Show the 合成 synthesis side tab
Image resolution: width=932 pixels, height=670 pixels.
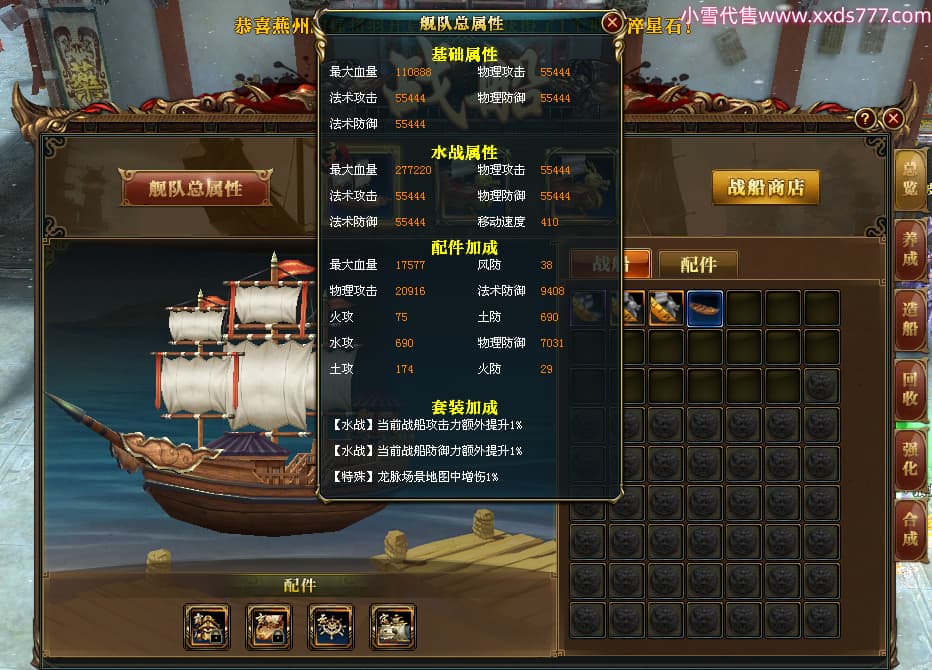click(909, 530)
